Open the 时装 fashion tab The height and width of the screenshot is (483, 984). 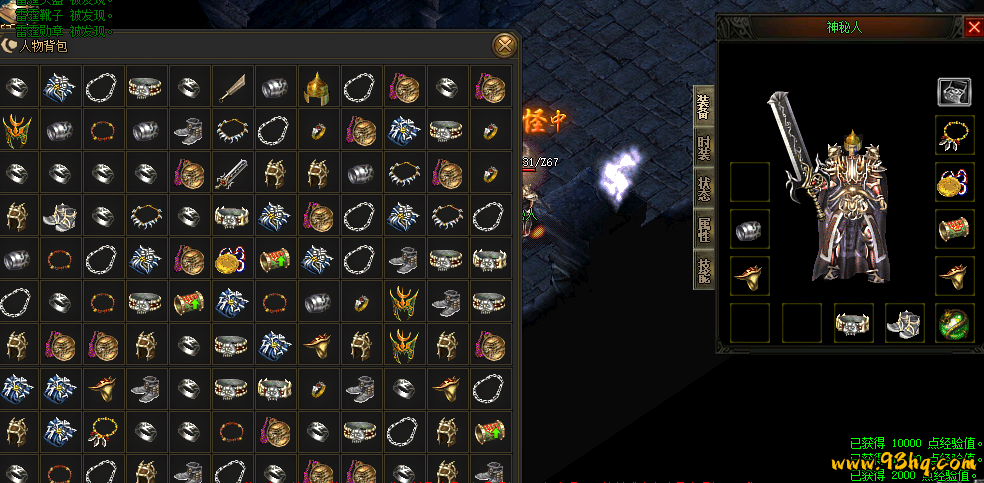[704, 148]
